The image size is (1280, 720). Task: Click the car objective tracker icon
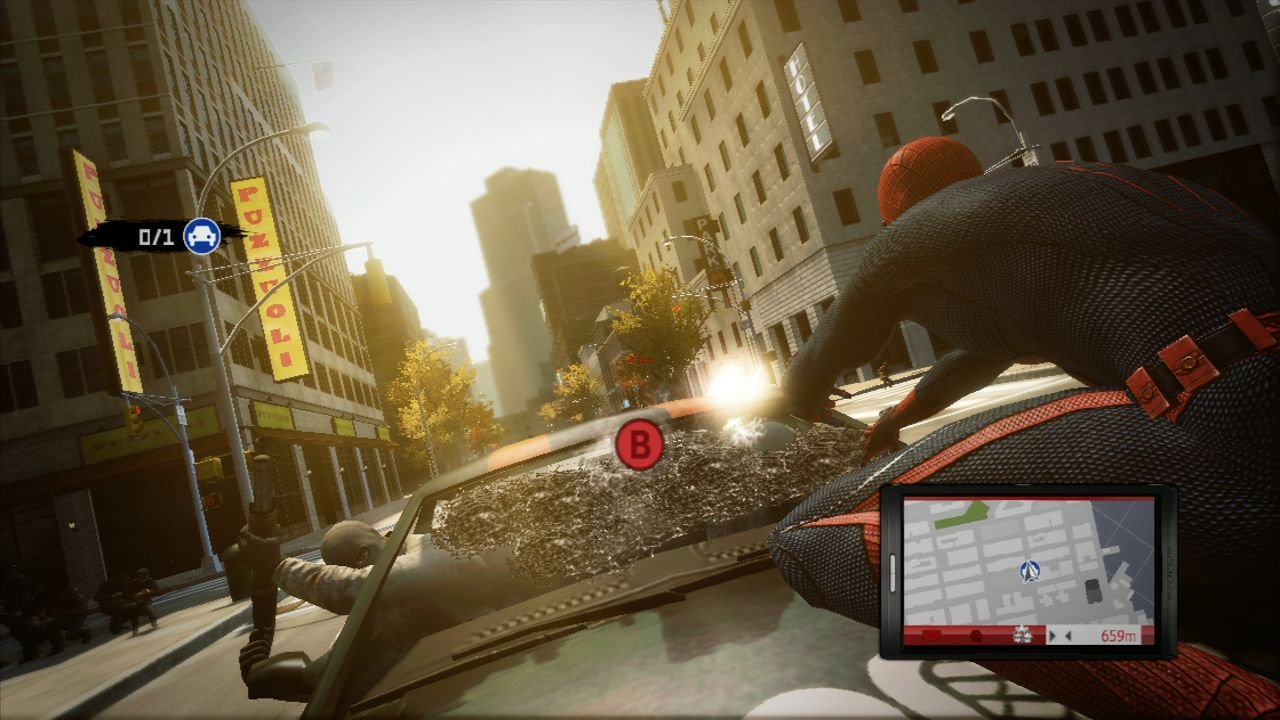click(x=202, y=236)
